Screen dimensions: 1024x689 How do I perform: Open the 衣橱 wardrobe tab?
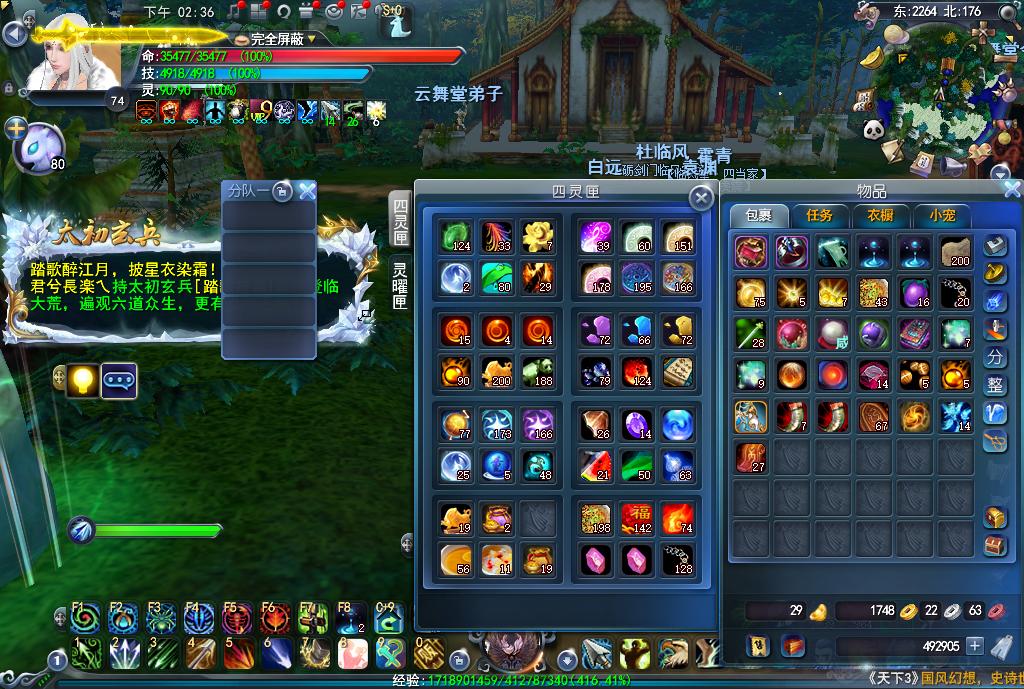(880, 215)
